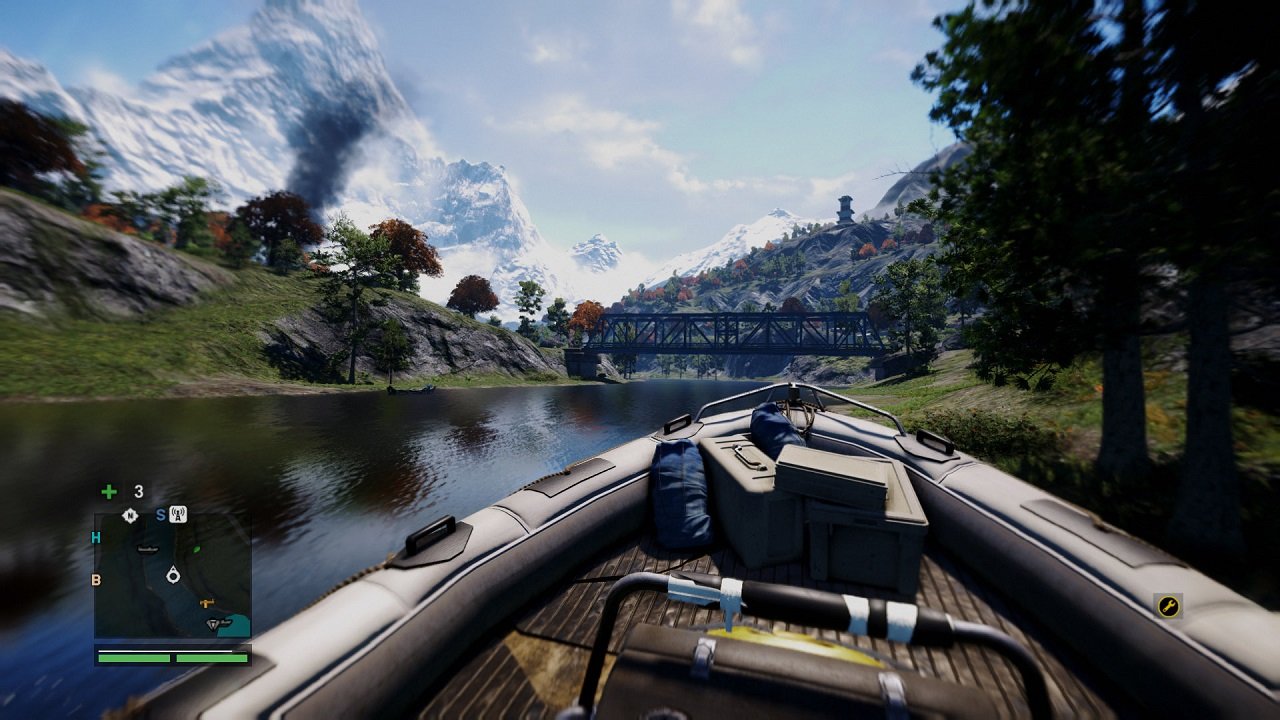The width and height of the screenshot is (1280, 720).
Task: Click the green medkit plus icon
Action: (107, 492)
